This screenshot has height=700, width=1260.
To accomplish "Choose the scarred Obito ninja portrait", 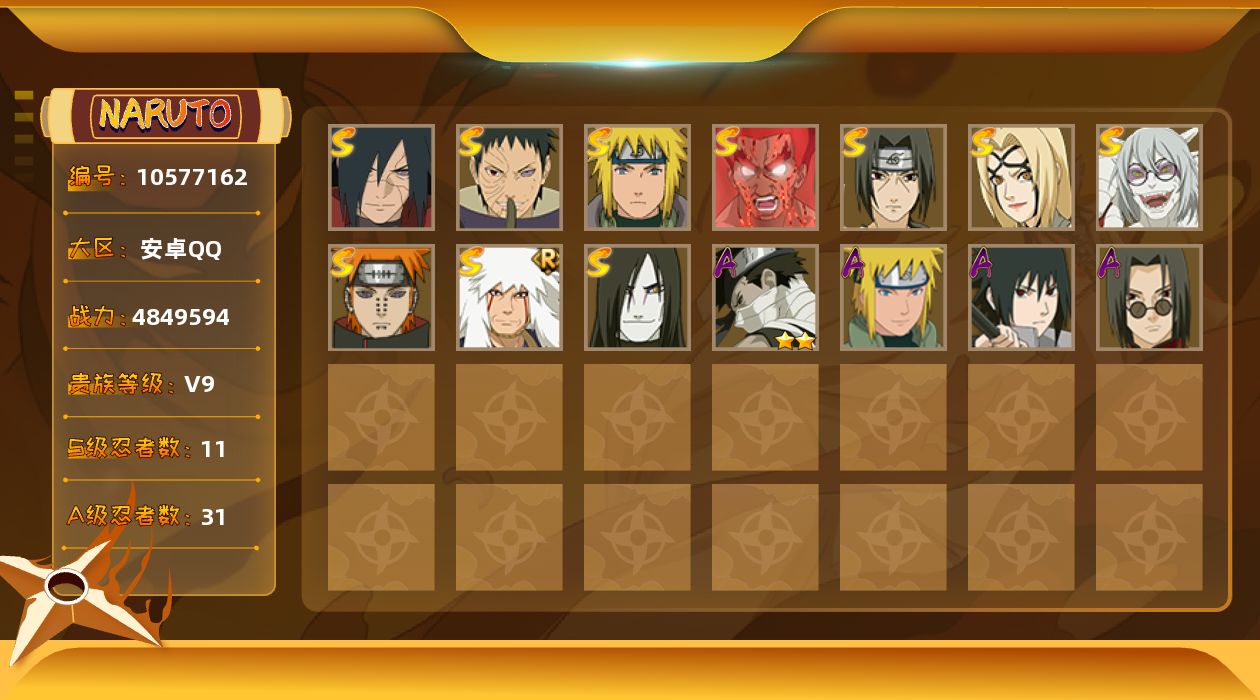I will [x=509, y=177].
